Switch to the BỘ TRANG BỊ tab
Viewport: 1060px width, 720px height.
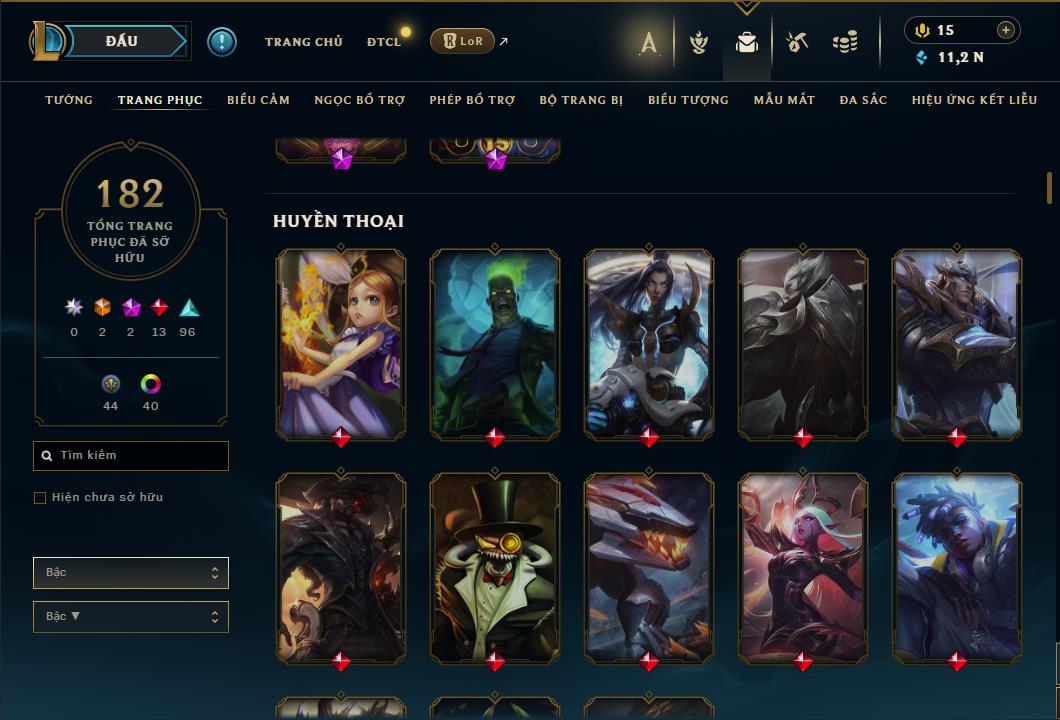click(x=581, y=100)
